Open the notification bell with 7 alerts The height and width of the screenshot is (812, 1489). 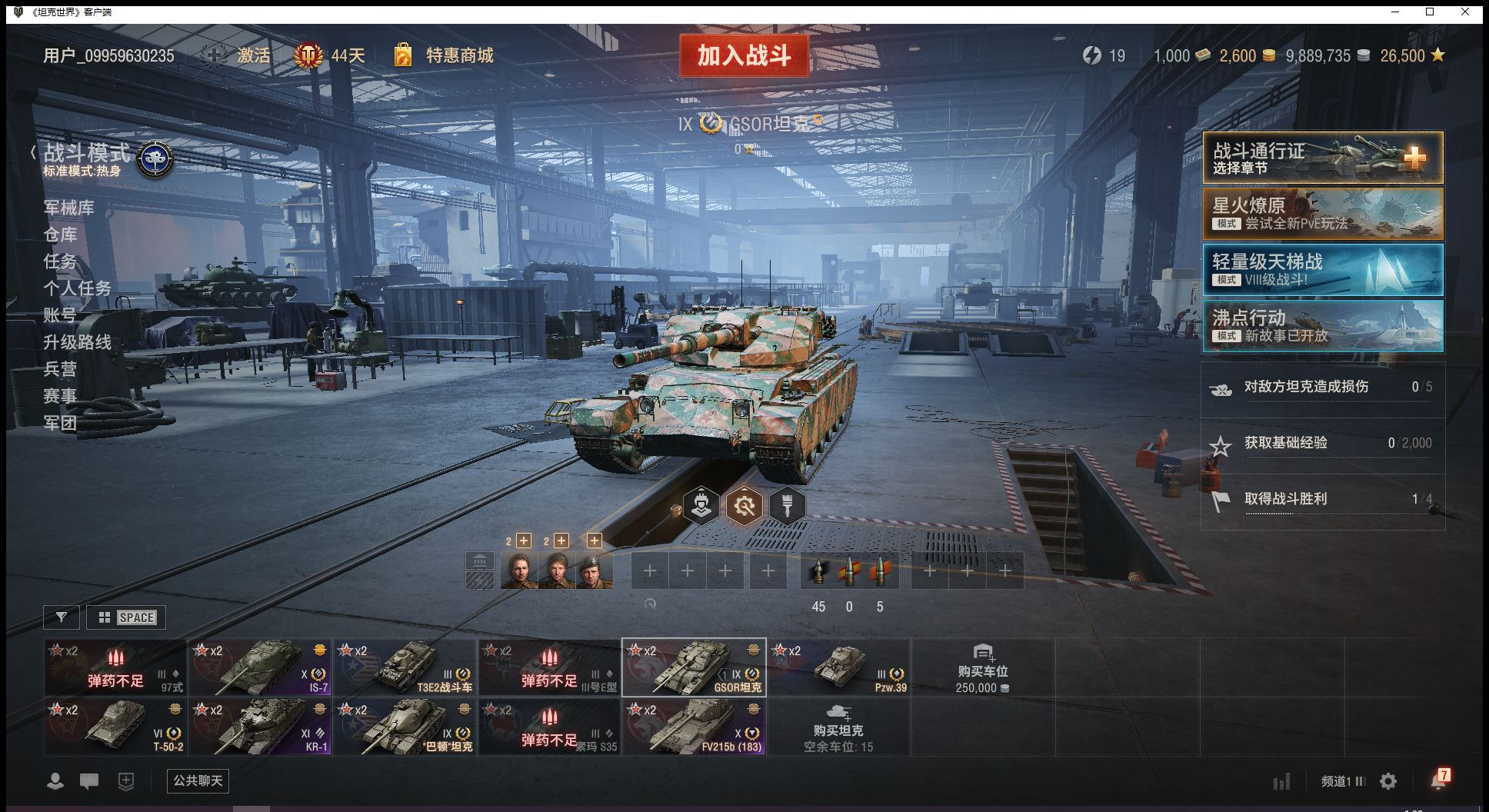(1438, 780)
